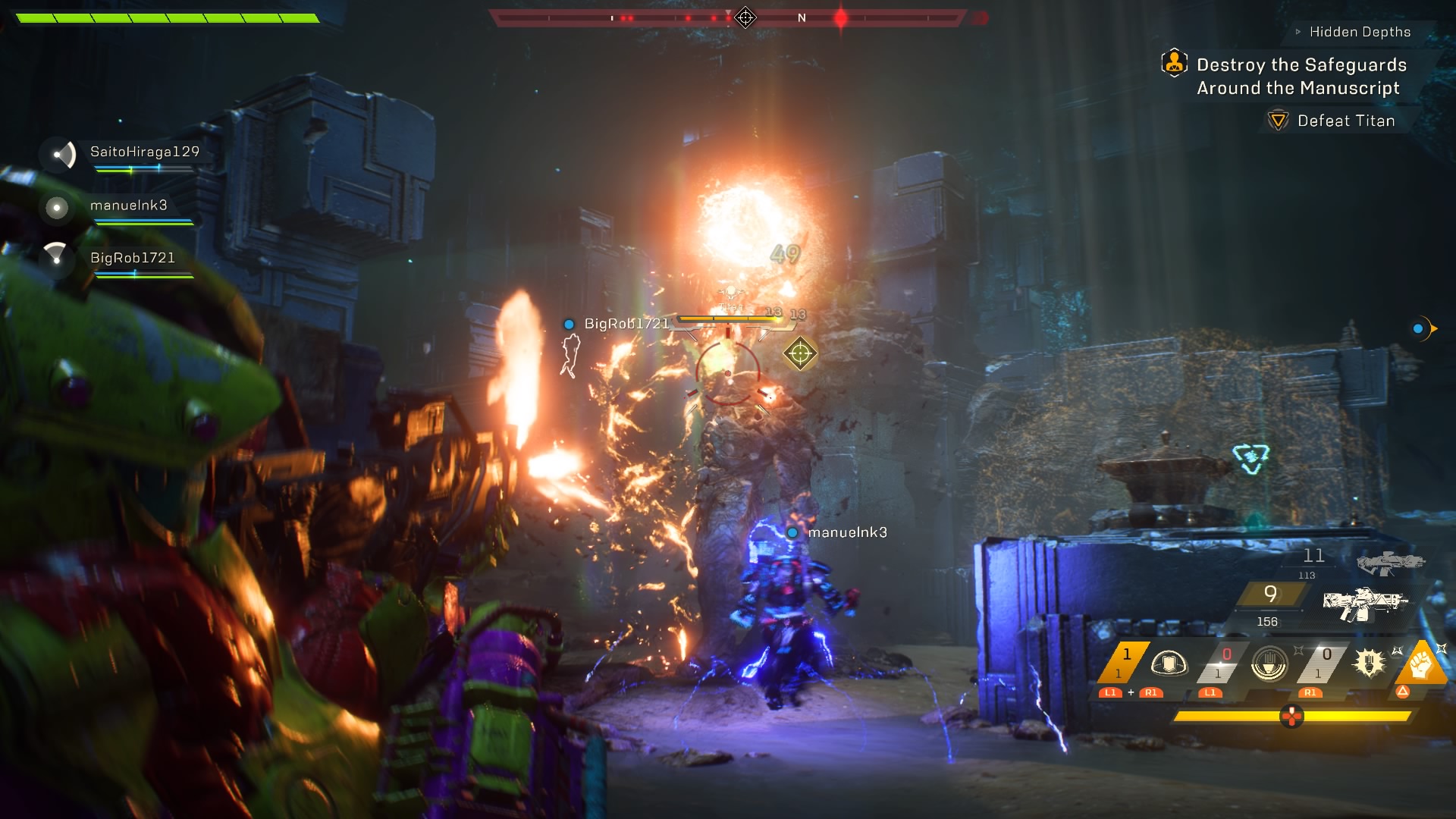Click the L1 + R1 button prompt
Screen dimensions: 1456x819
click(1131, 693)
